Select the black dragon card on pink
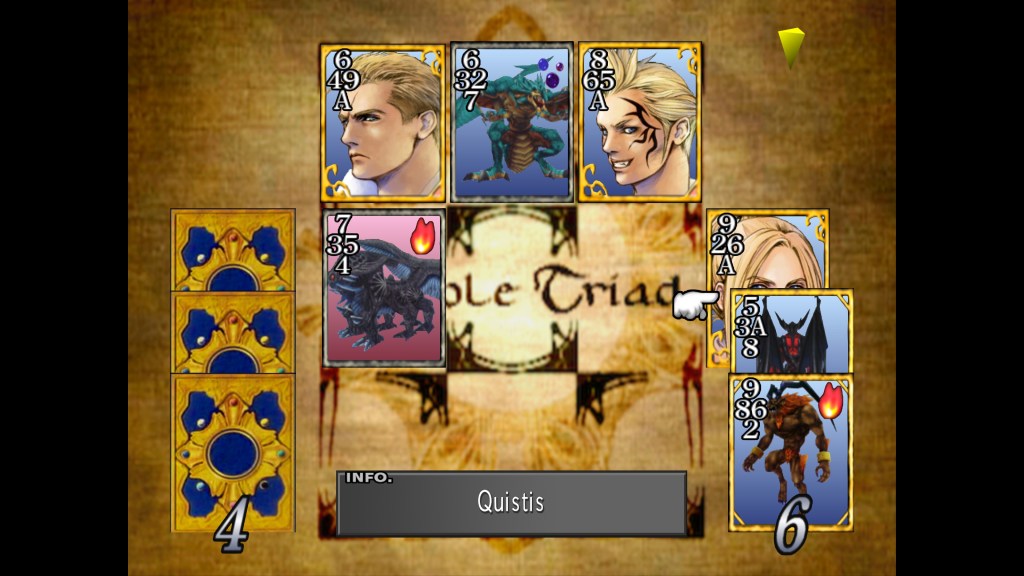The image size is (1024, 576). [384, 287]
